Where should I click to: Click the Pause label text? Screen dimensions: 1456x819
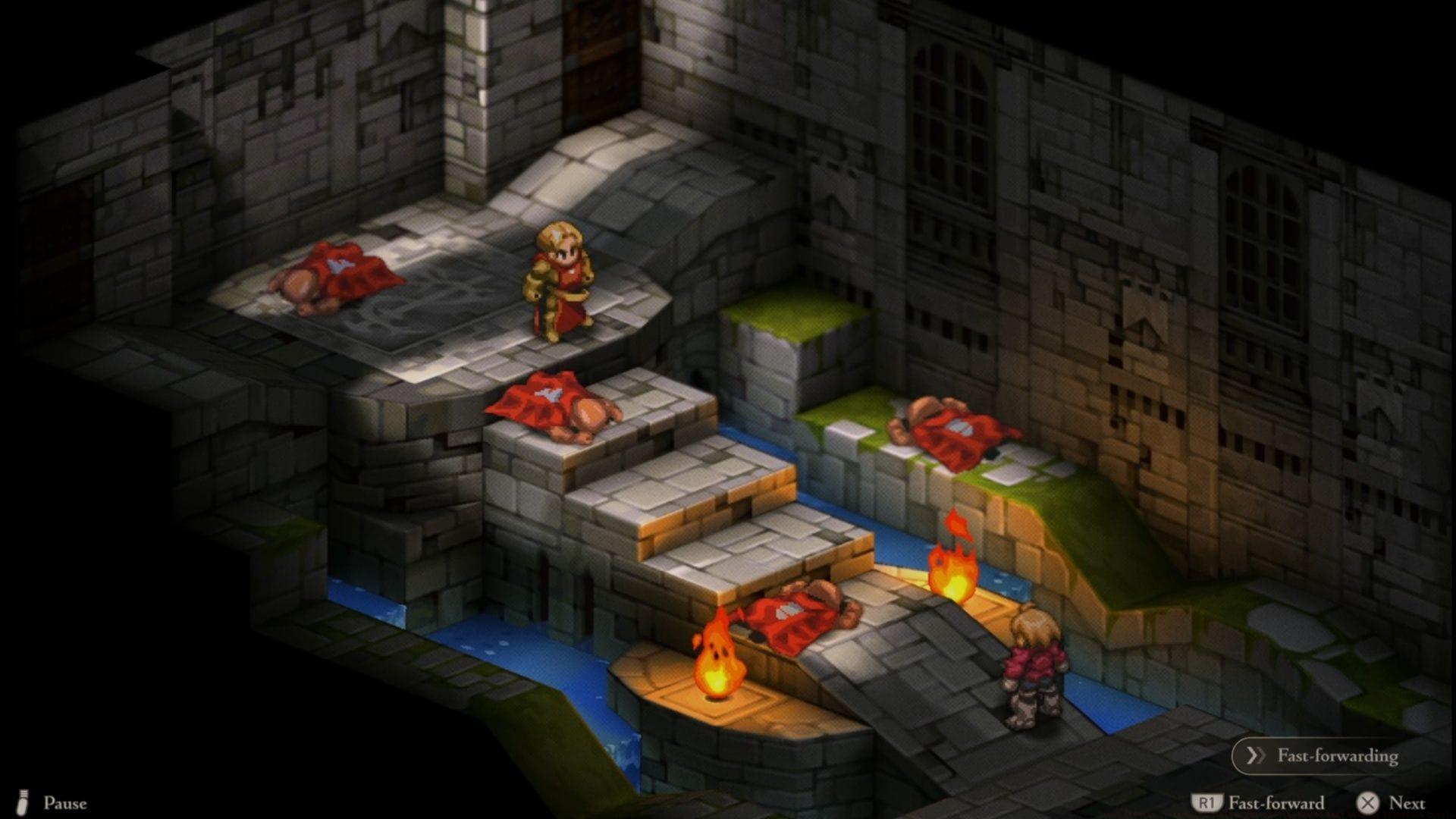[x=67, y=802]
